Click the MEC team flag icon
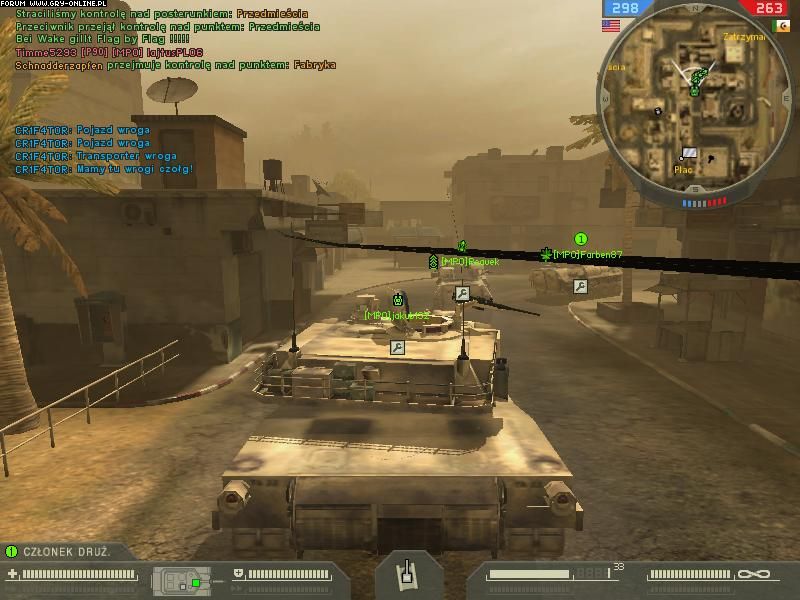The width and height of the screenshot is (800, 600). [779, 25]
